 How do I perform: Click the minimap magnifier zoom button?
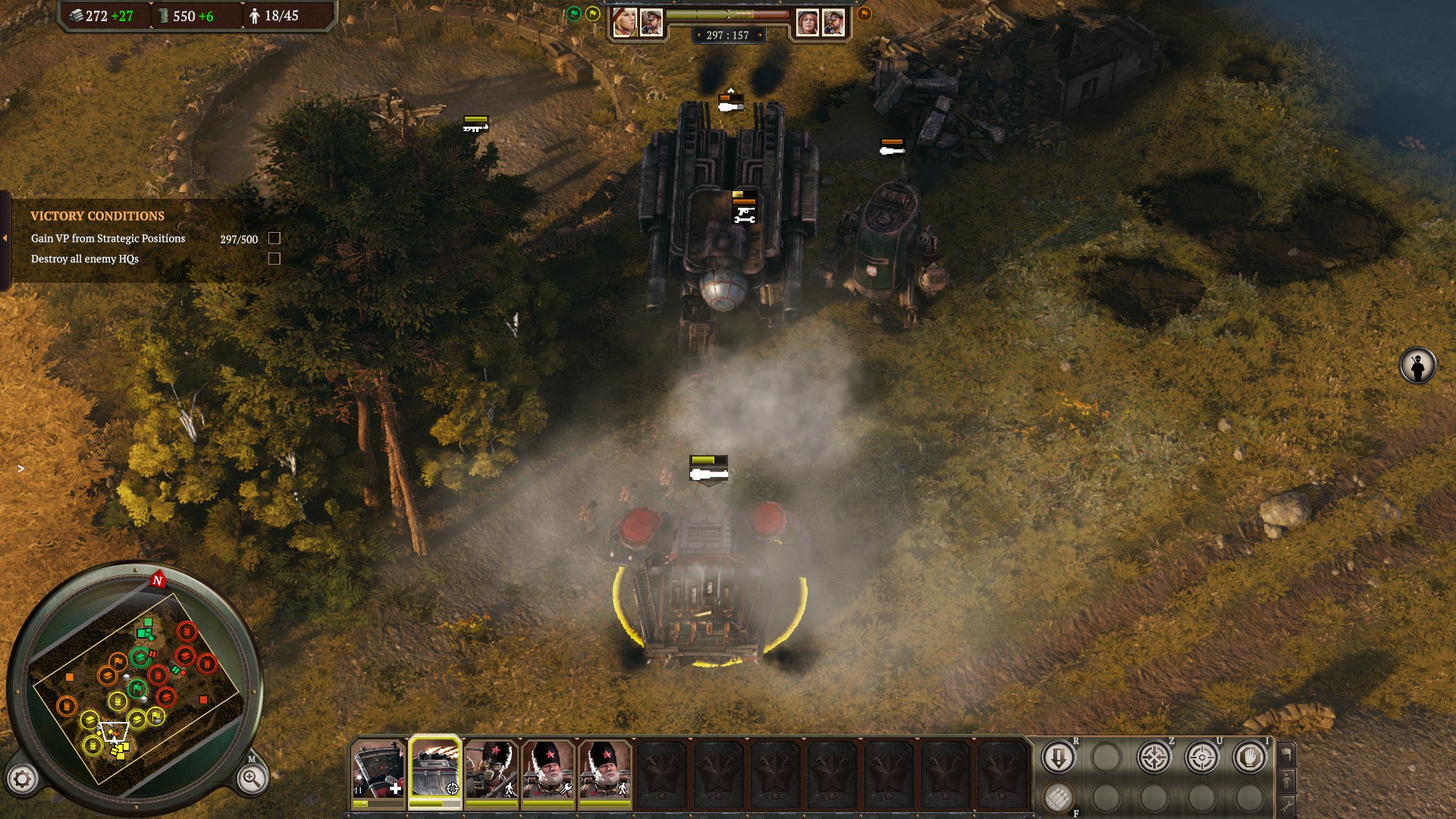click(251, 778)
